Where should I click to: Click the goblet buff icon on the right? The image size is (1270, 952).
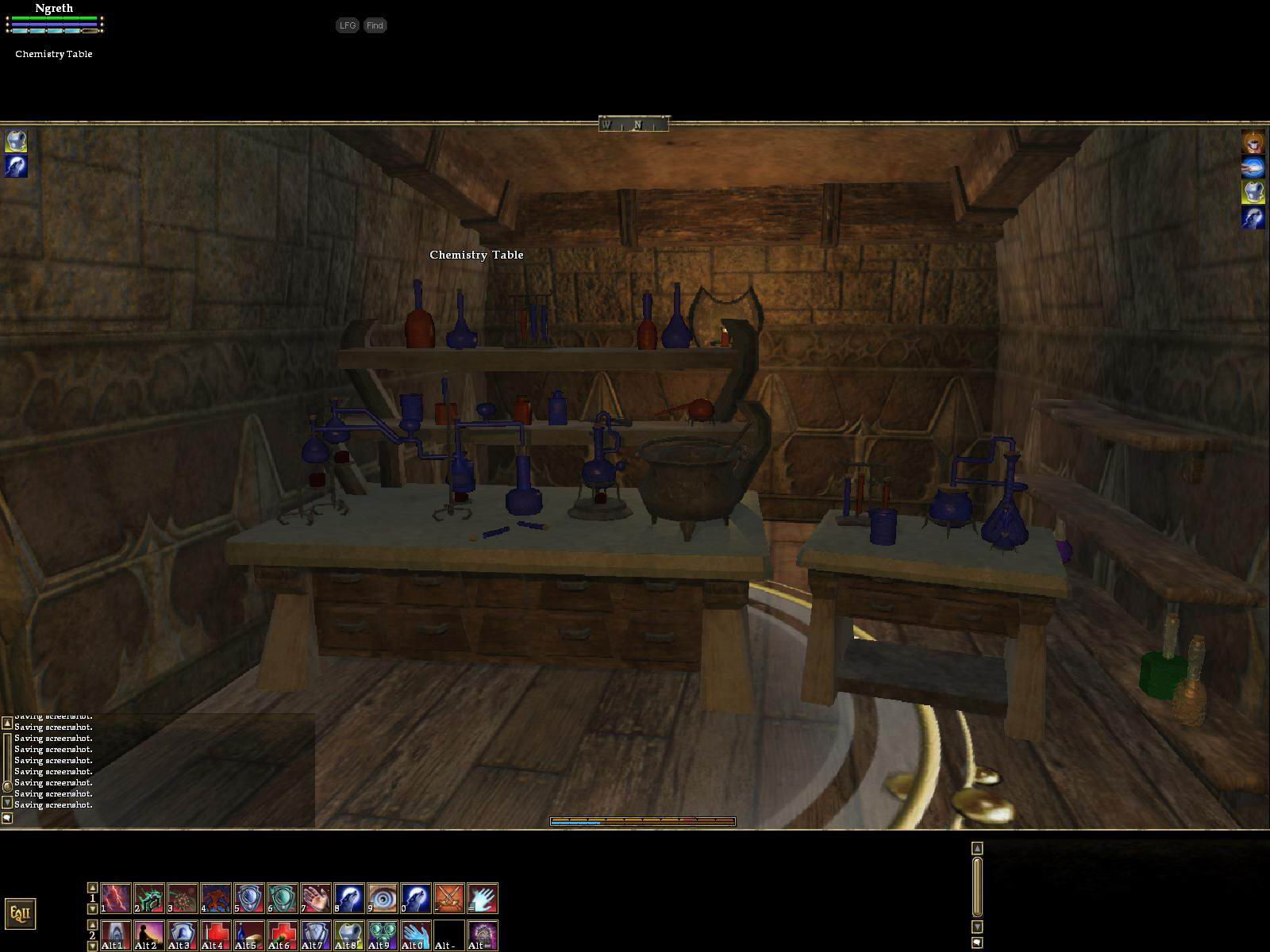coord(1253,142)
